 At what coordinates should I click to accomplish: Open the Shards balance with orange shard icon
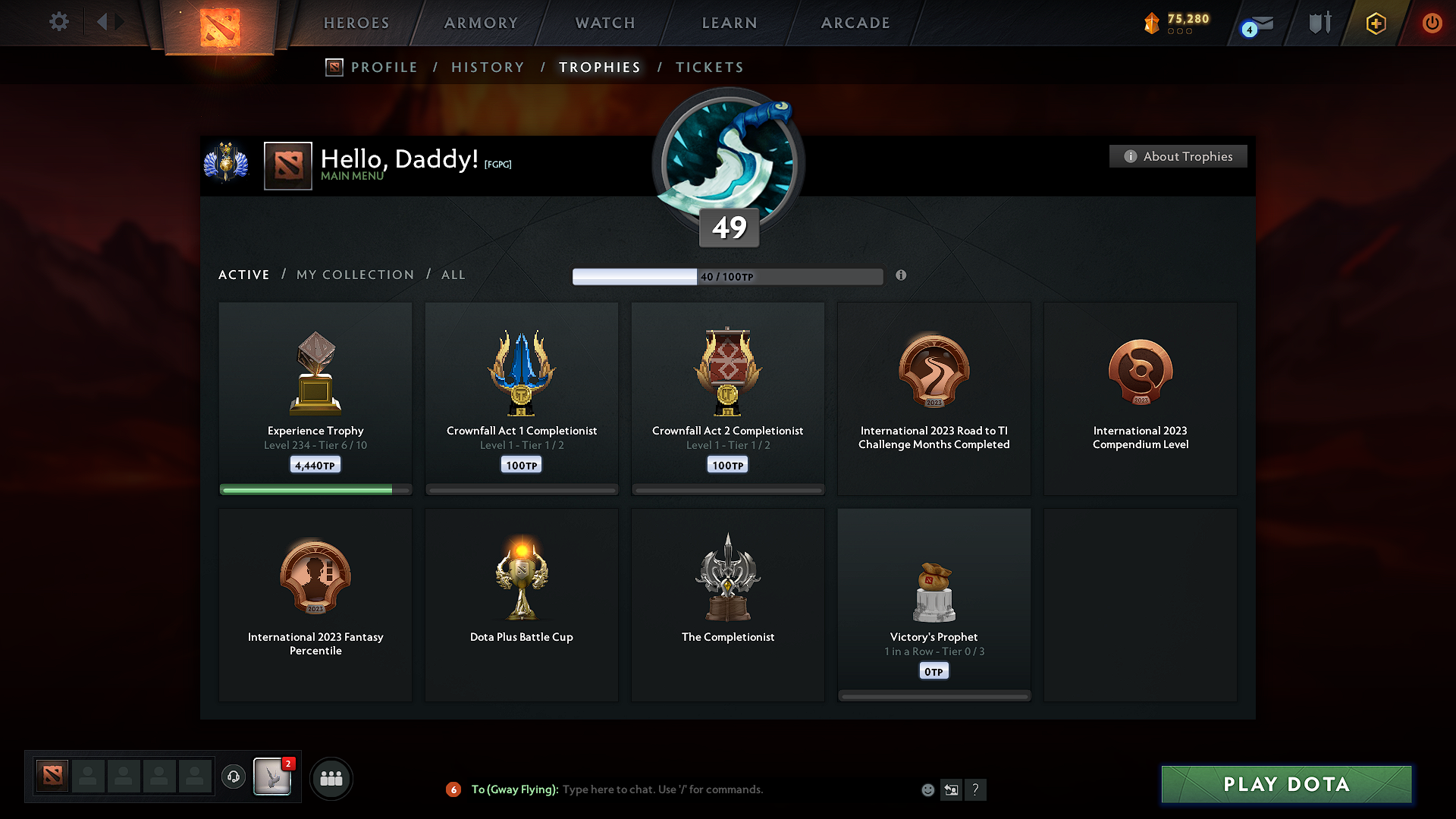click(1153, 23)
